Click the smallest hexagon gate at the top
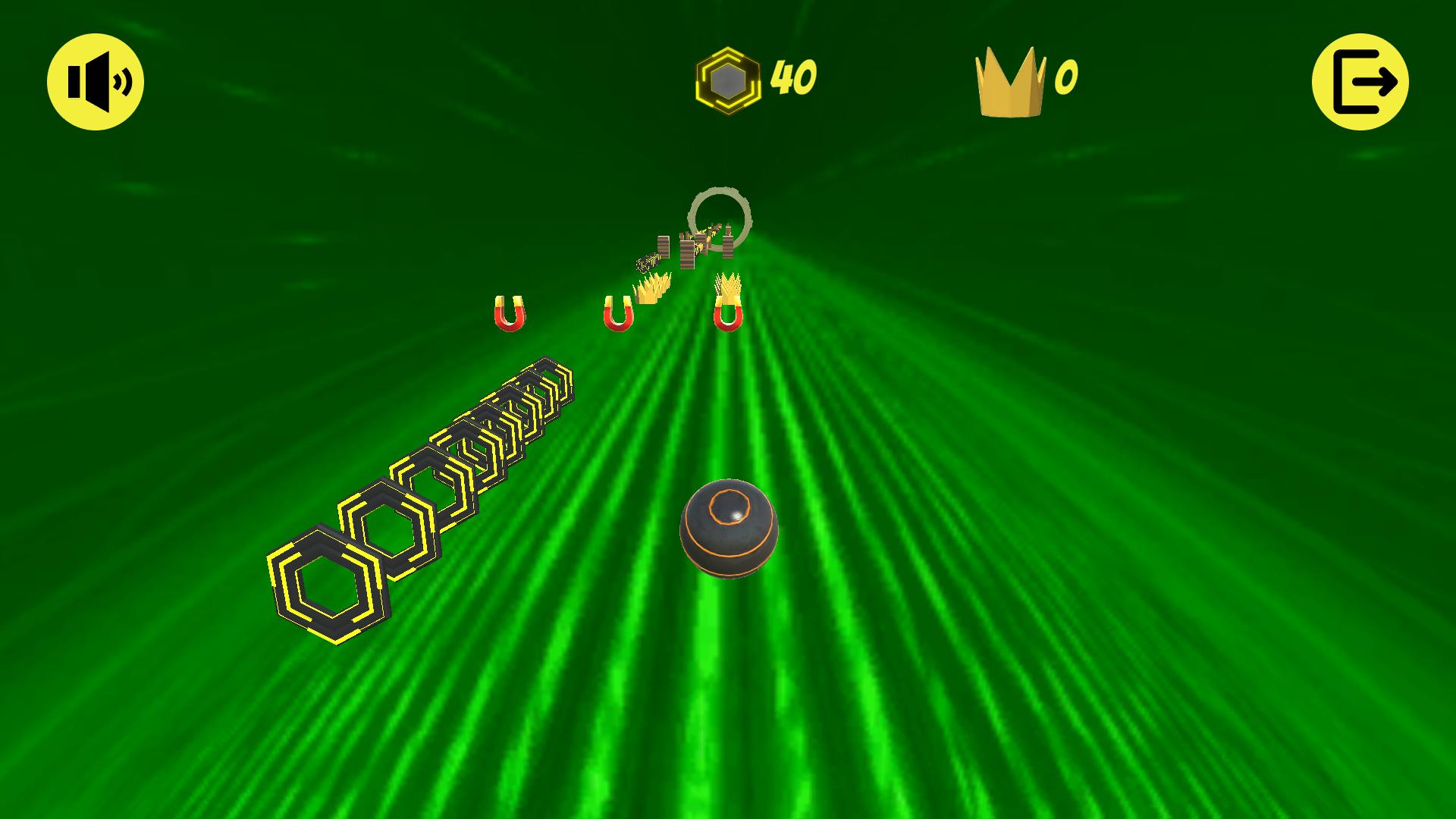Screen dimensions: 1456x819 (548, 381)
